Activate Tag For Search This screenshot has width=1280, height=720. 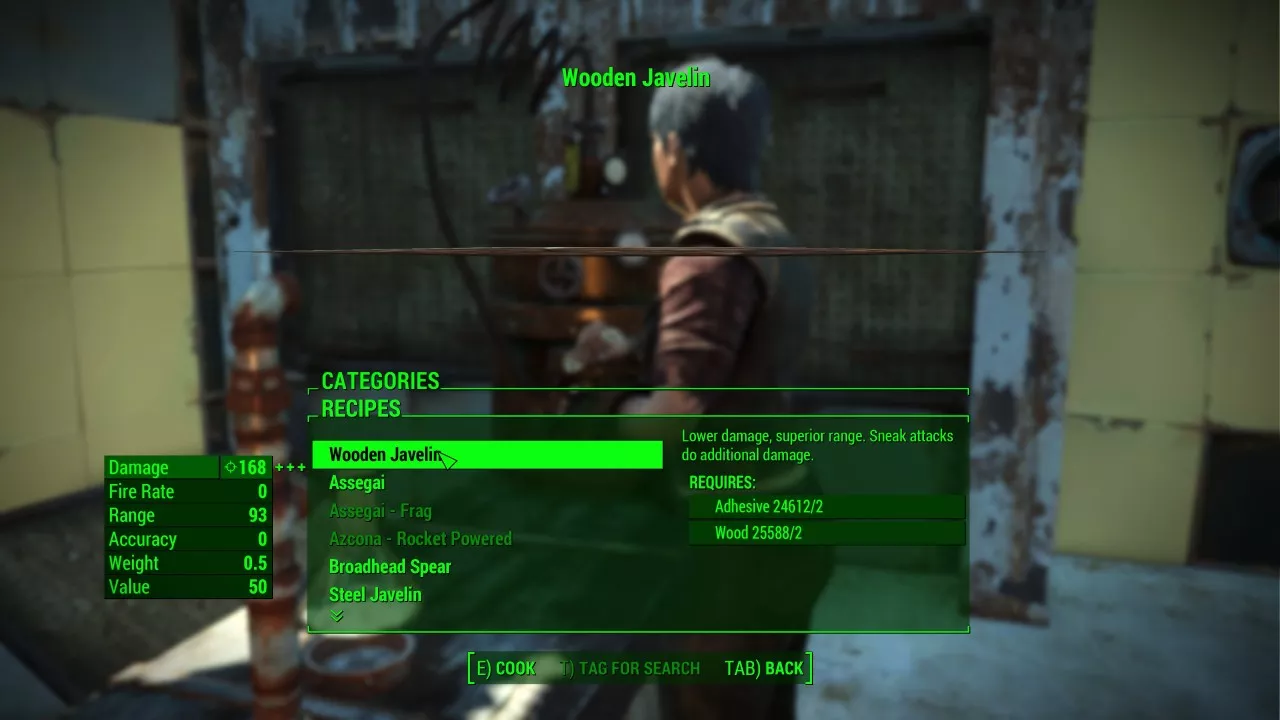(x=630, y=668)
